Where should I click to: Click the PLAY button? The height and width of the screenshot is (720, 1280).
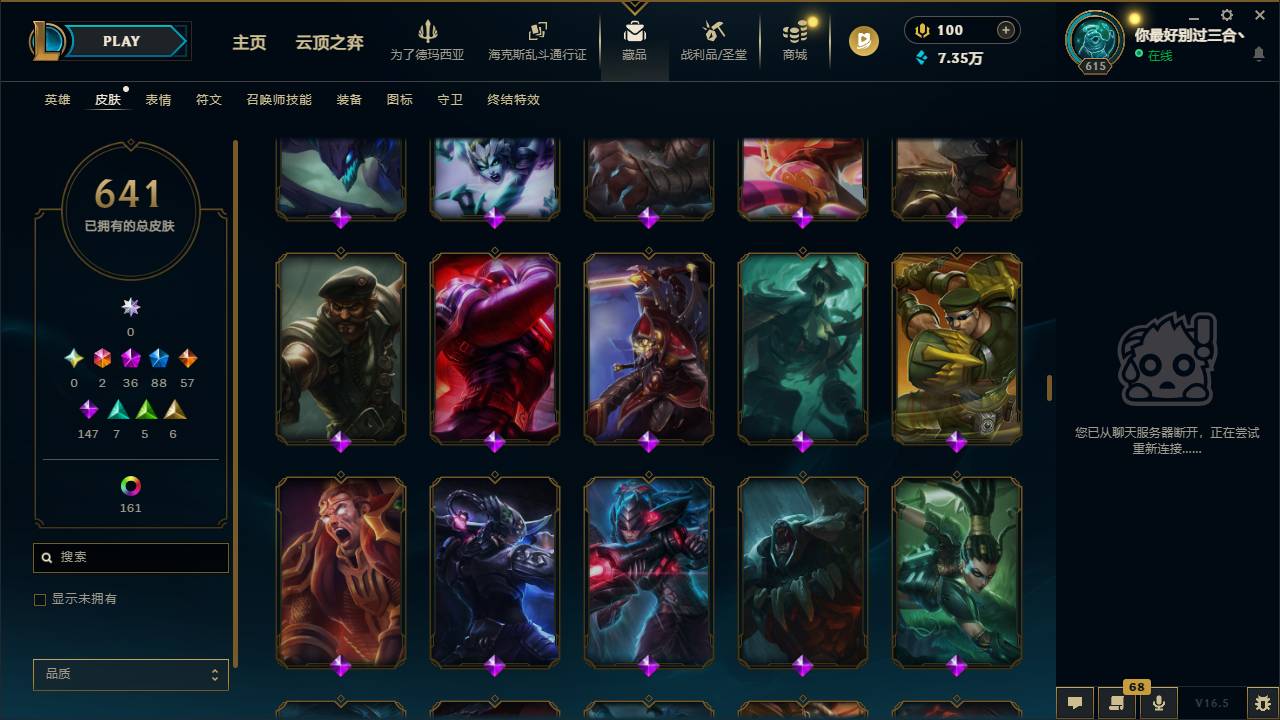121,41
